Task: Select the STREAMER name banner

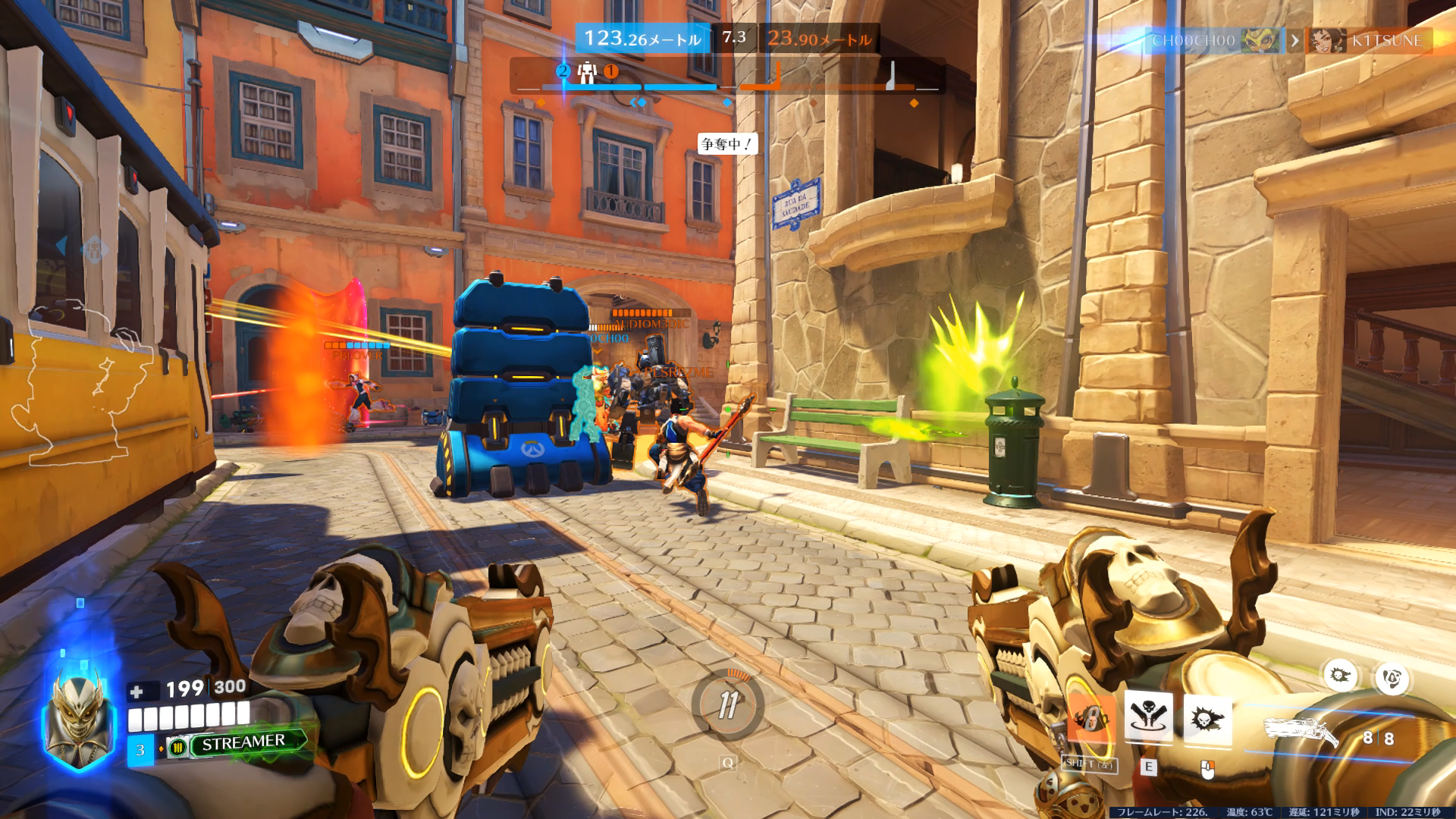Action: coord(244,742)
